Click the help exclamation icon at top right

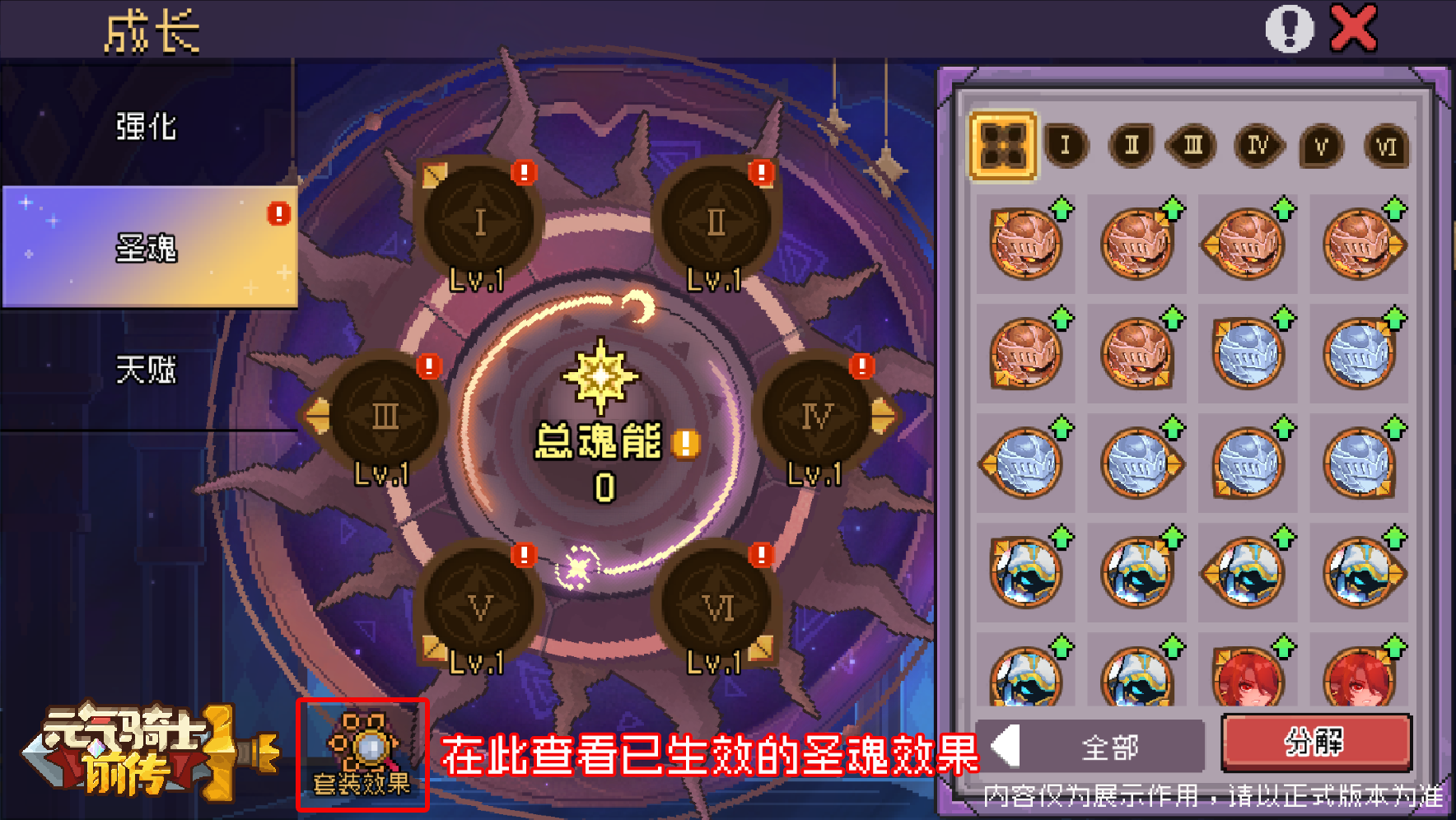point(1290,27)
